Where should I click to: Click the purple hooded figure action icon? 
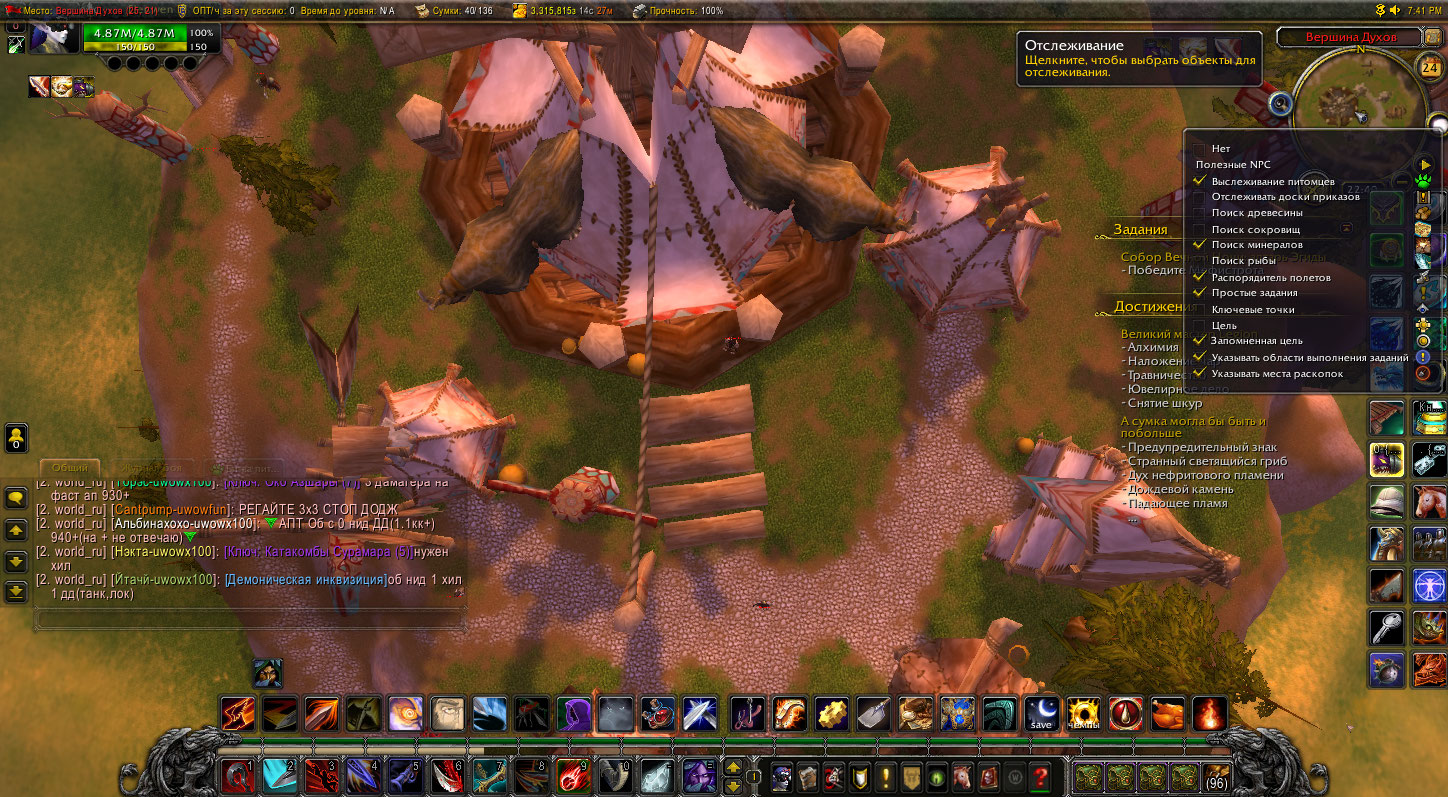click(573, 714)
